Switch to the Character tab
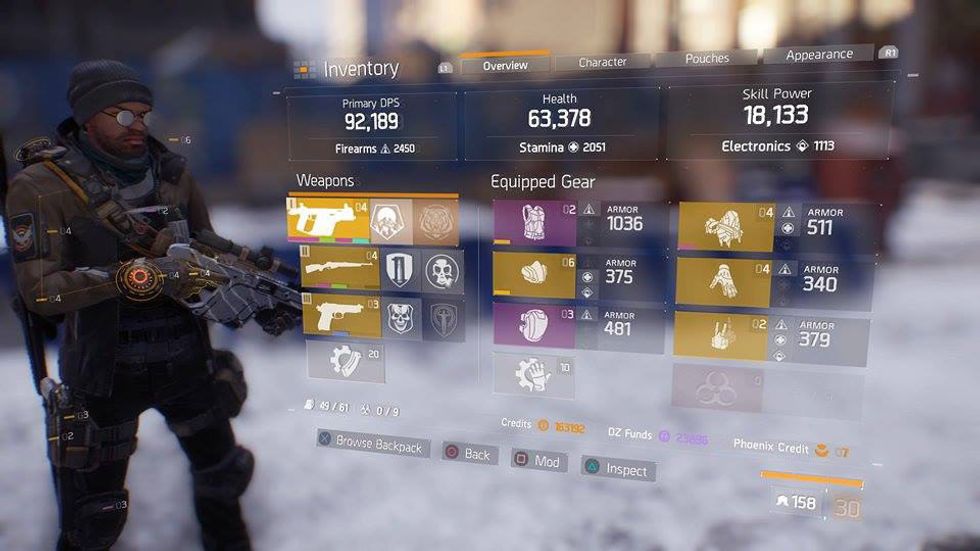 tap(603, 62)
